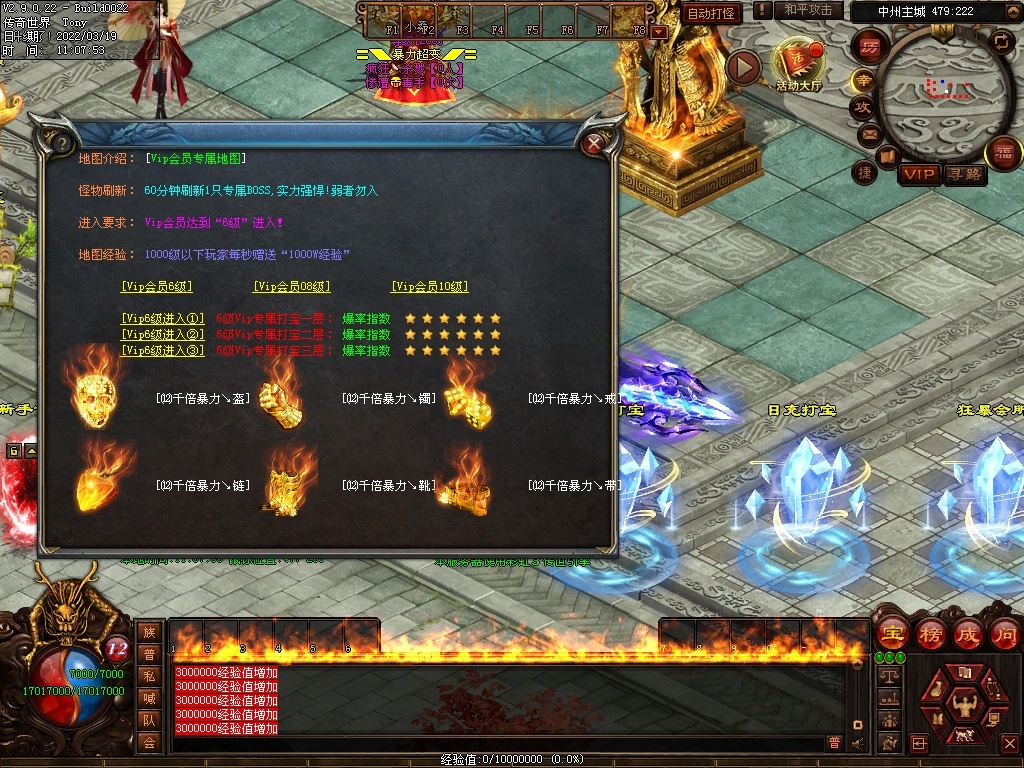1024x768 pixels.
Task: Select the Vip会员6级 tab
Action: tap(157, 286)
